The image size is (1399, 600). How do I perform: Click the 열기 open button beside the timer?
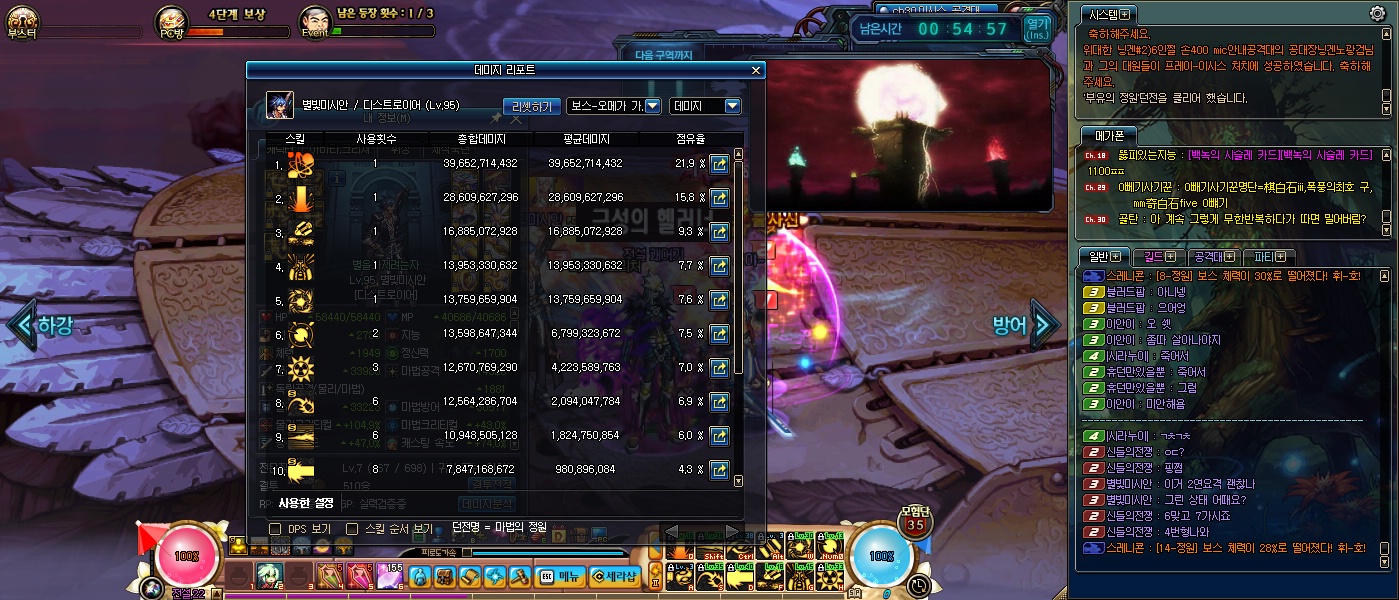[1038, 28]
